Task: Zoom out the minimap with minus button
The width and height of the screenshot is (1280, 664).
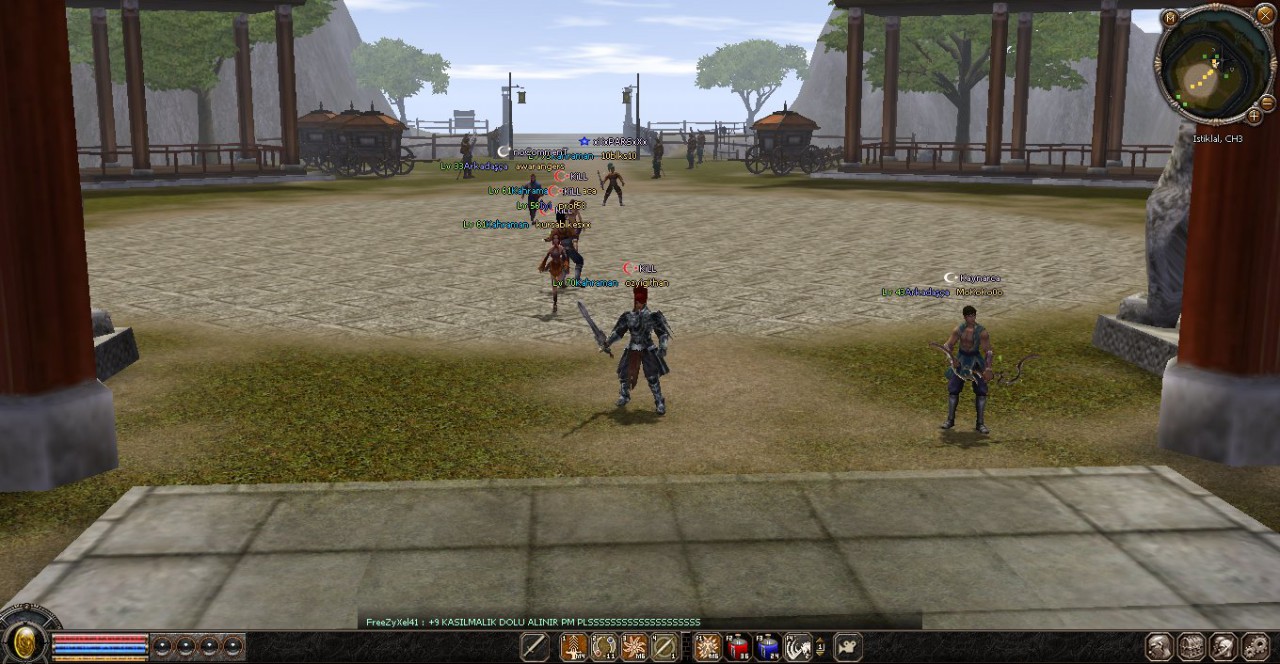Action: (1267, 102)
